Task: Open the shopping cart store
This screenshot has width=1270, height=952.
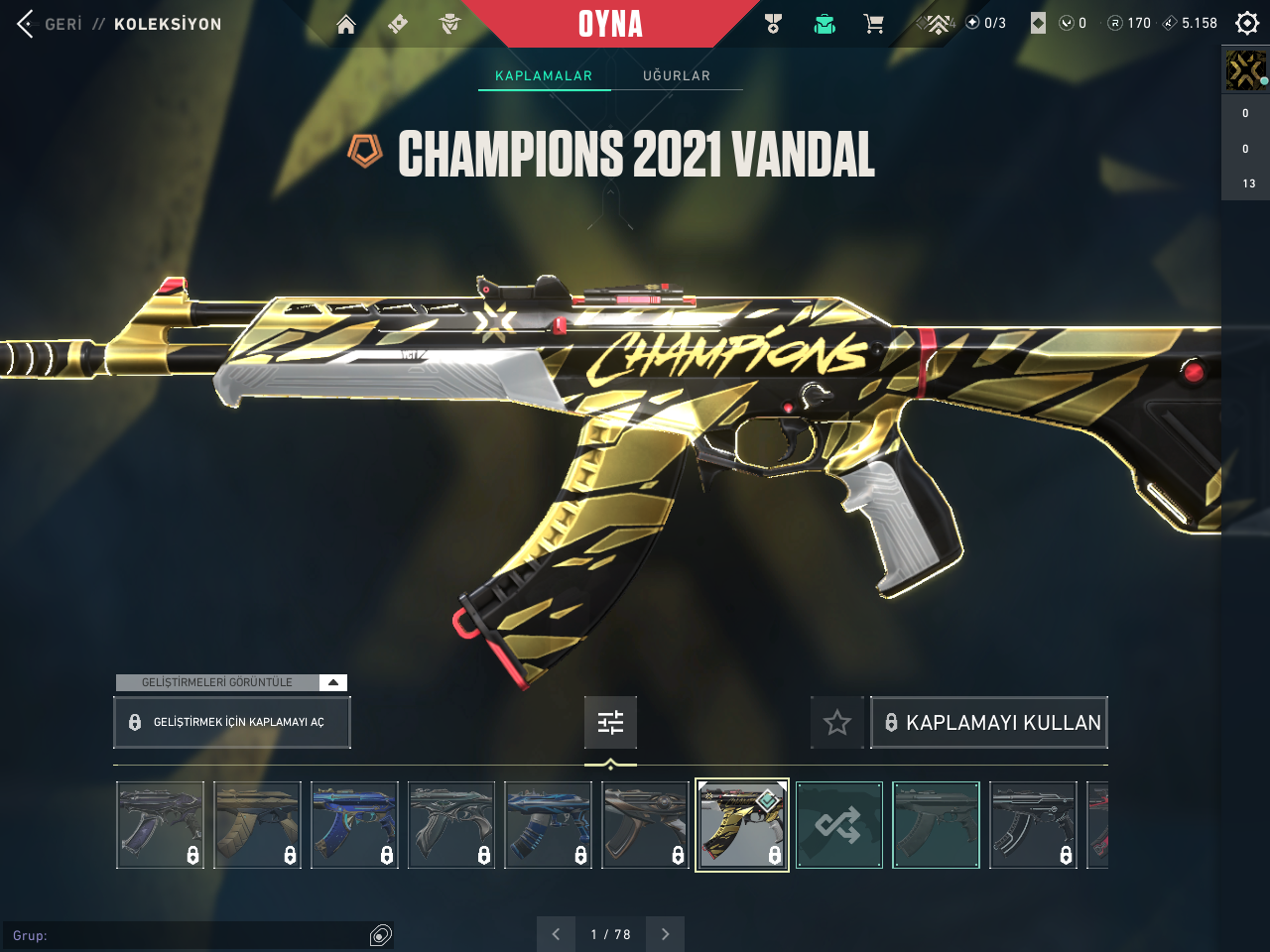Action: click(873, 24)
